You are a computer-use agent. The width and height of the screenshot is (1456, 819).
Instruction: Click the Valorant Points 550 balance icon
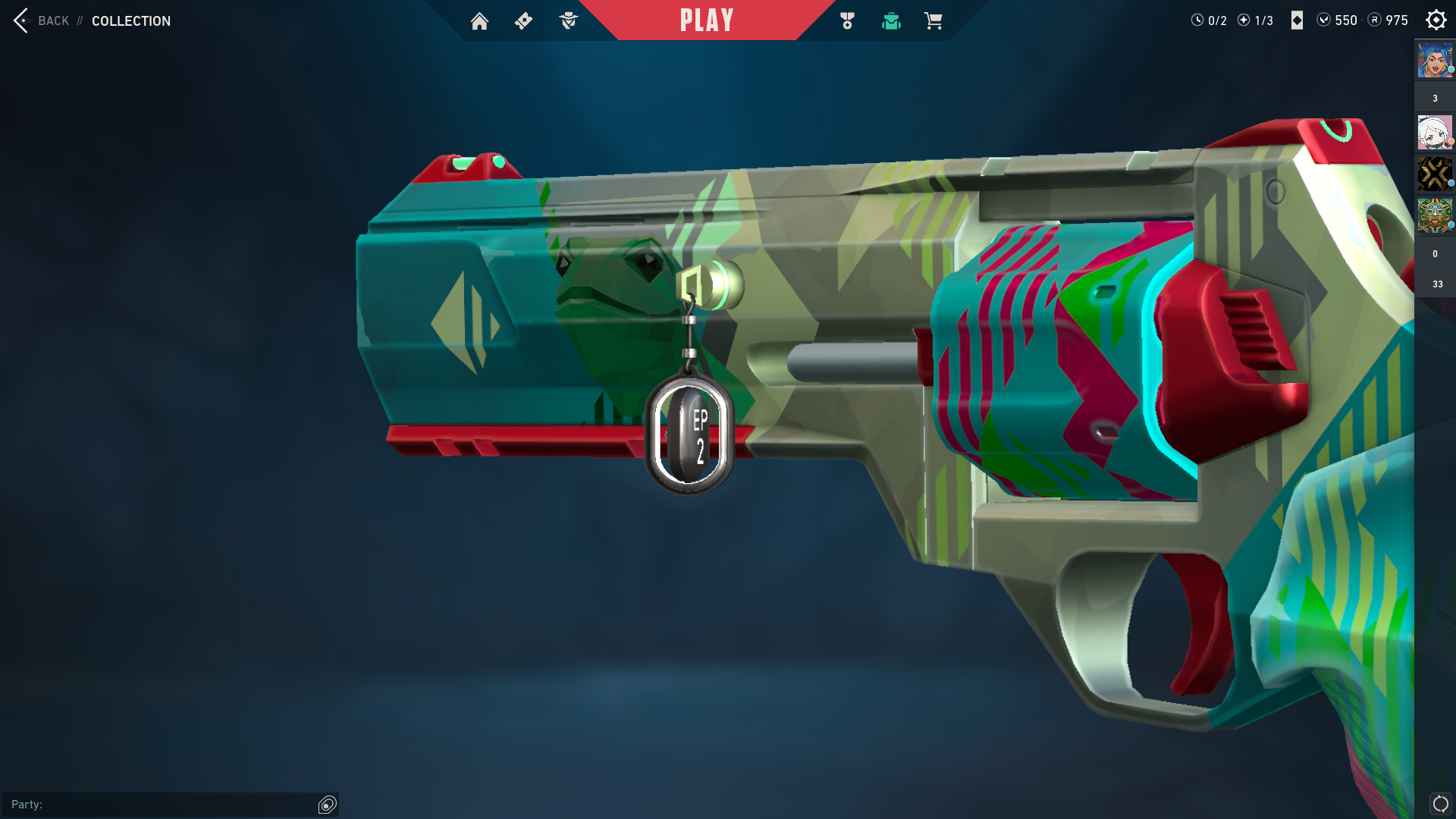tap(1324, 20)
